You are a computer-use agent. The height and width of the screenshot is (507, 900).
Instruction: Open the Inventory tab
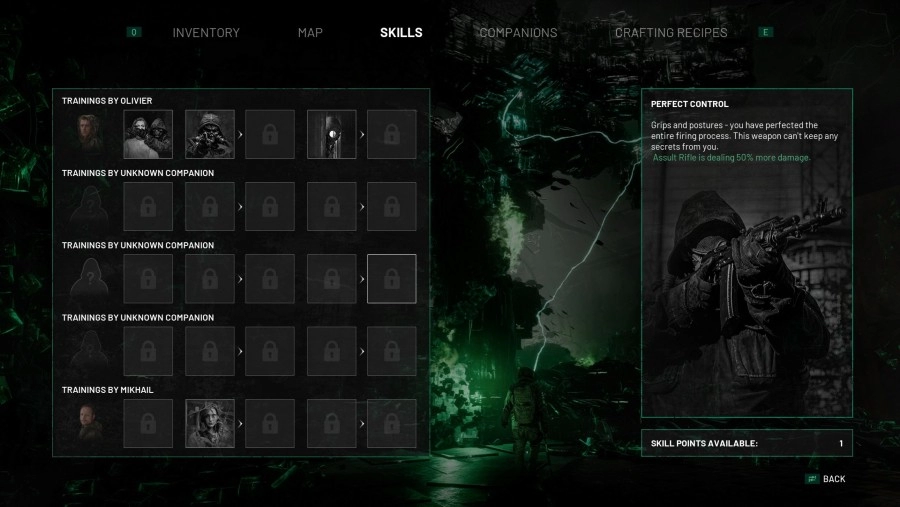pos(206,33)
